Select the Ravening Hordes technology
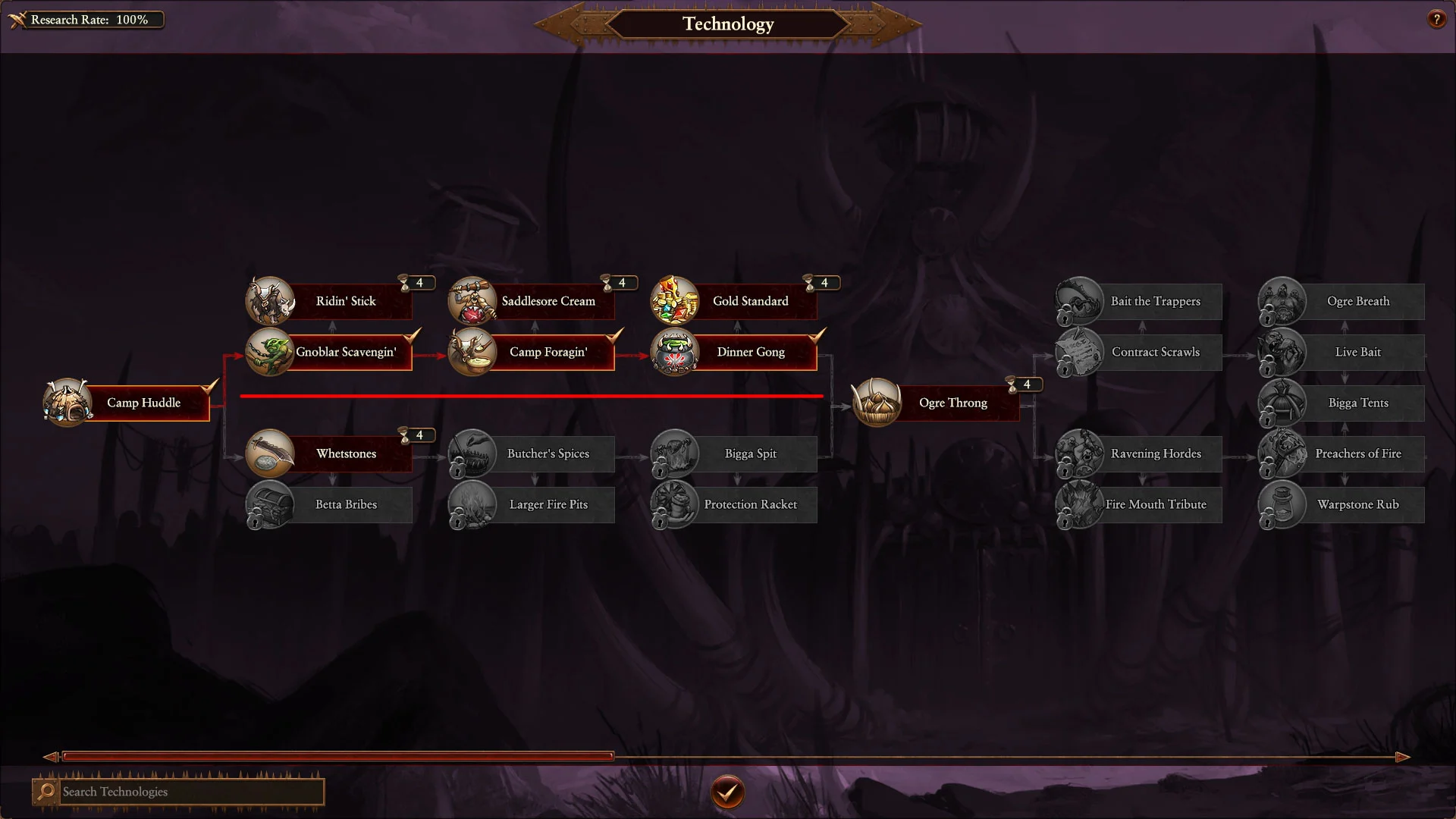This screenshot has width=1456, height=819. click(1155, 453)
